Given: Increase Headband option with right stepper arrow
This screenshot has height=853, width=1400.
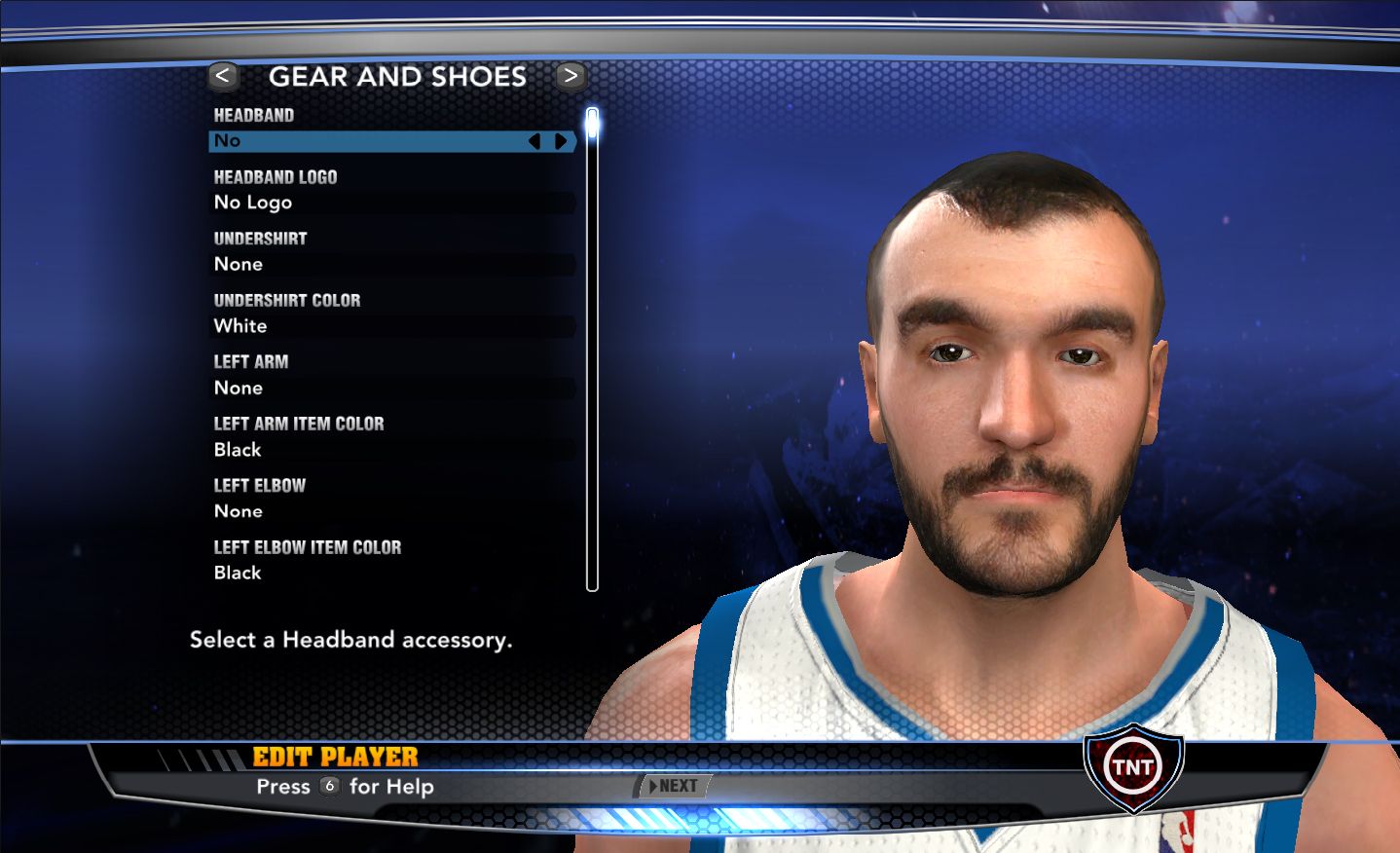Looking at the screenshot, I should click(561, 141).
